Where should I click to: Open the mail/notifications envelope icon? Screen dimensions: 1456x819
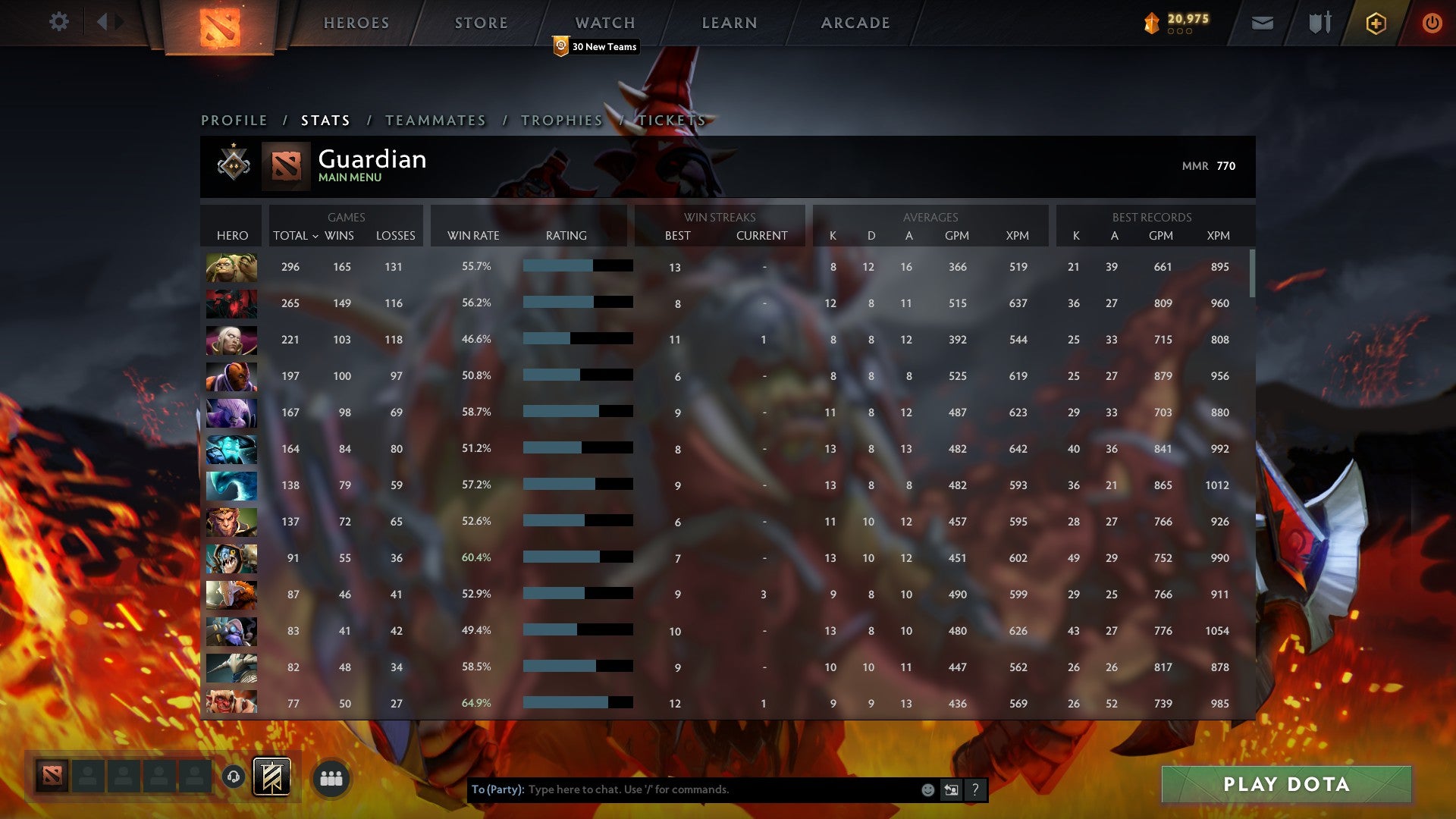1262,23
